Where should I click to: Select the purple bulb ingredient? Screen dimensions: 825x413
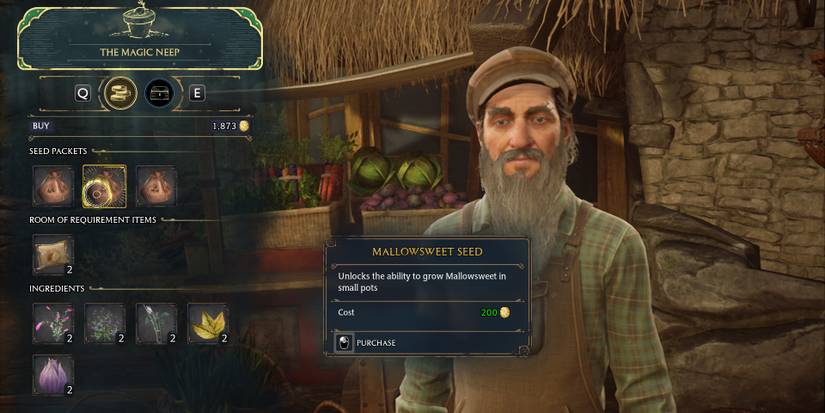(x=52, y=374)
